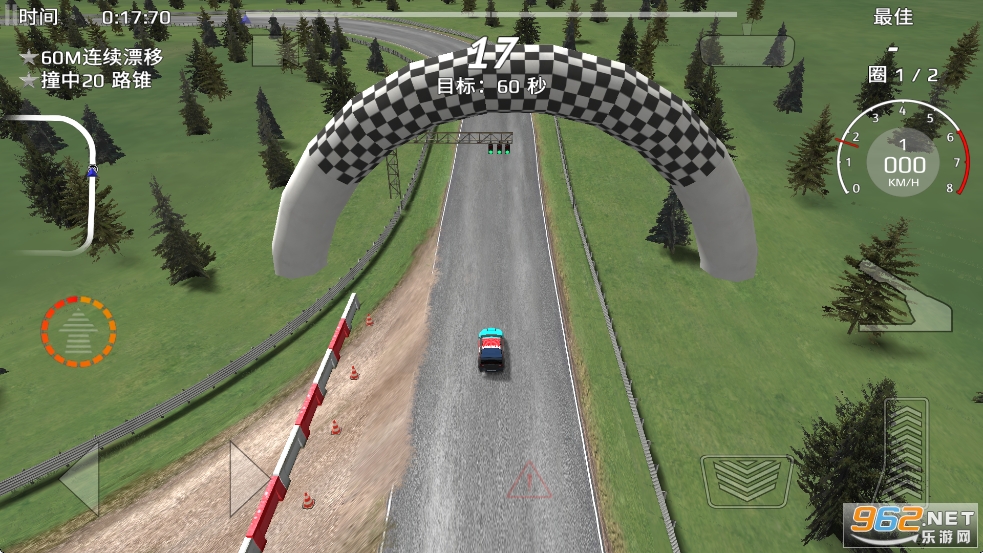Hit the accelerator pedal
Image resolution: width=983 pixels, height=553 pixels.
(x=905, y=450)
